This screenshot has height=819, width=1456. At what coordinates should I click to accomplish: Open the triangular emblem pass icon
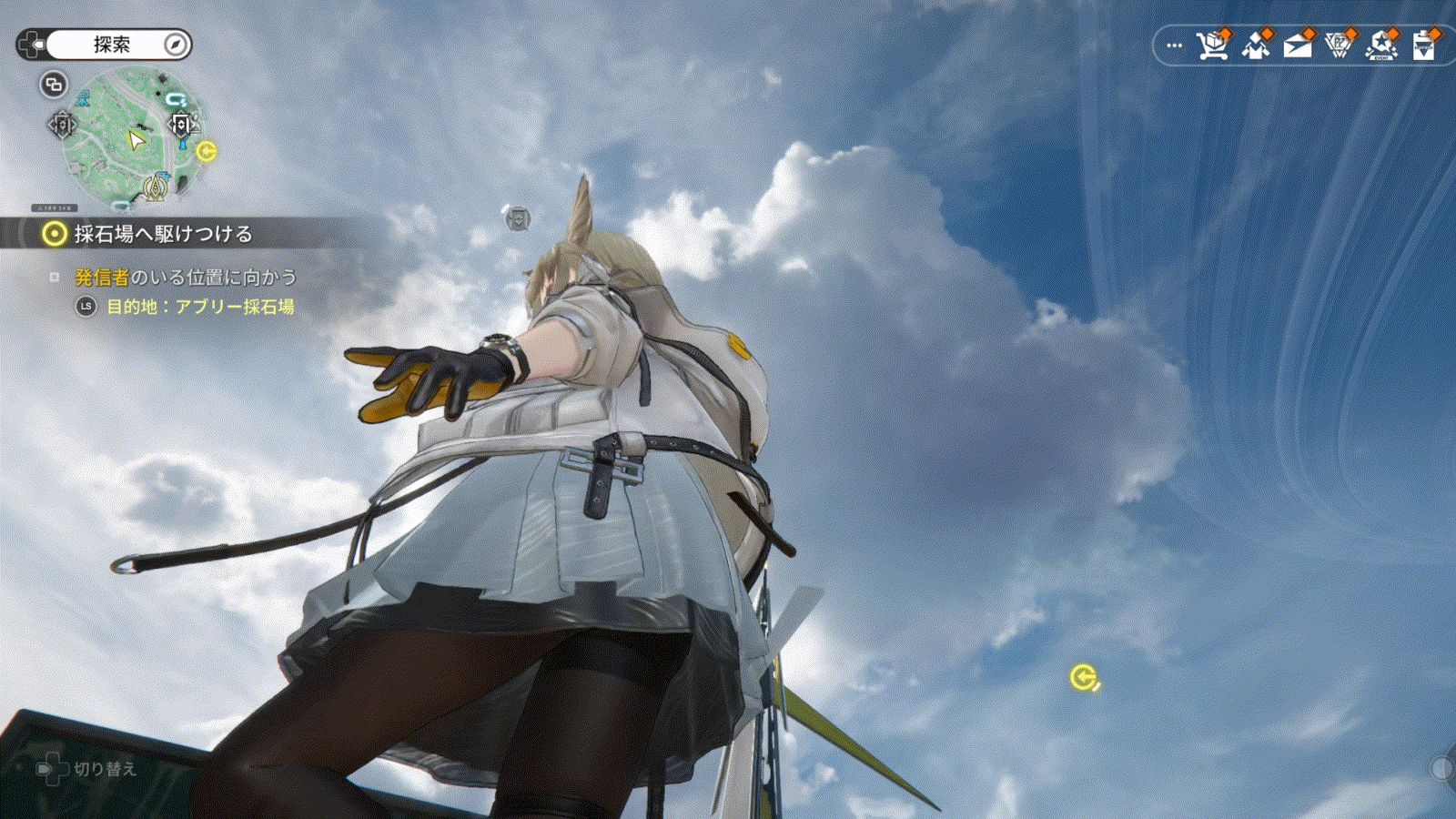(1340, 45)
